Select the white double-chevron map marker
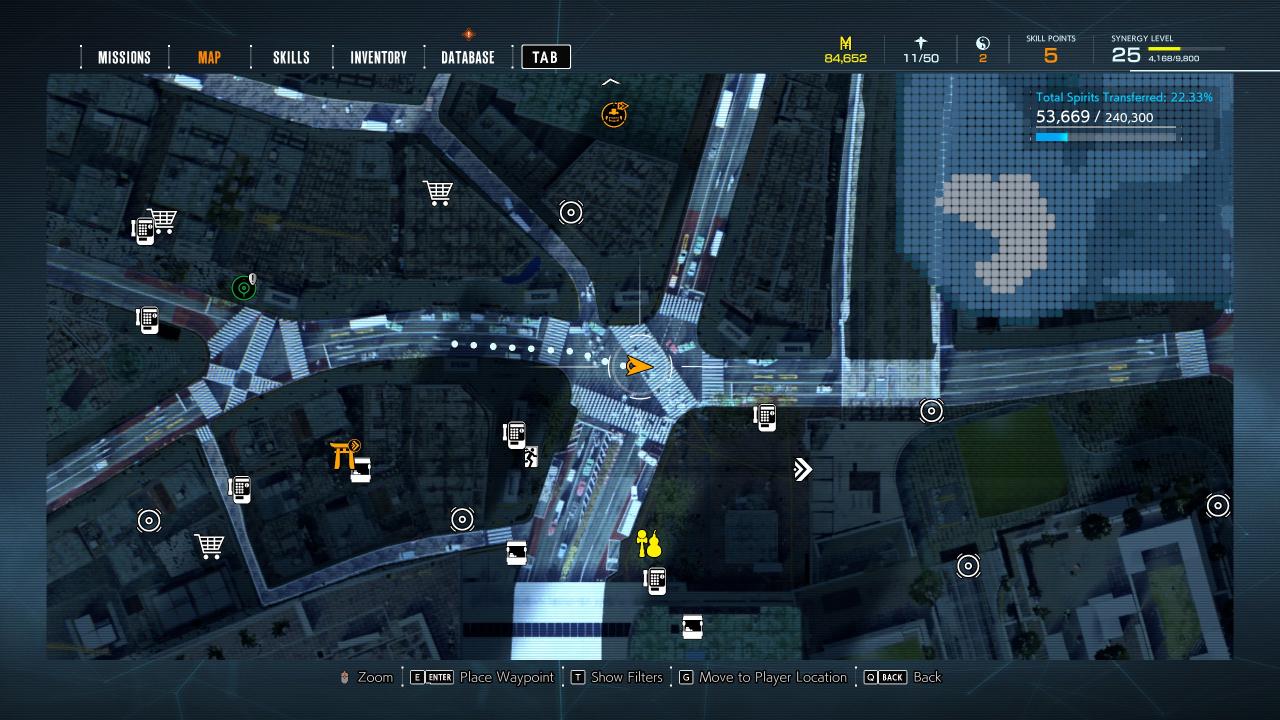Image resolution: width=1280 pixels, height=720 pixels. click(802, 469)
